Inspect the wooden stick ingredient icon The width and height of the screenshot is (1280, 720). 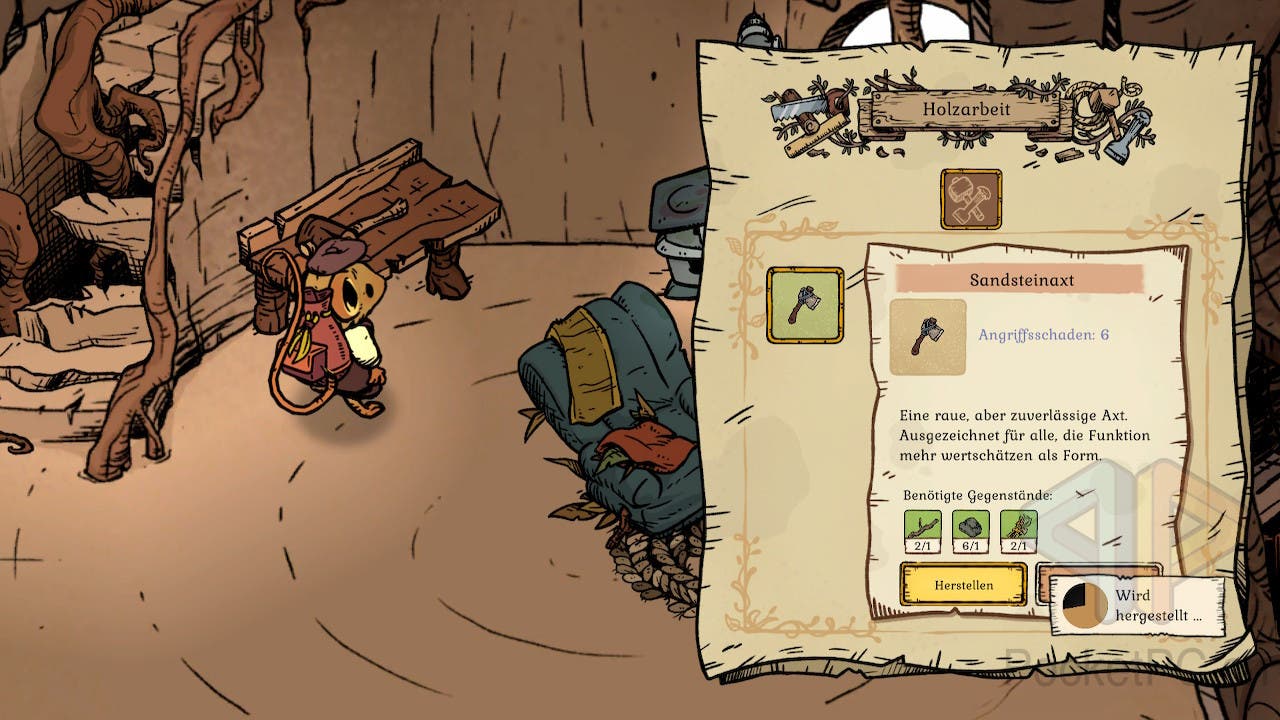click(x=922, y=527)
